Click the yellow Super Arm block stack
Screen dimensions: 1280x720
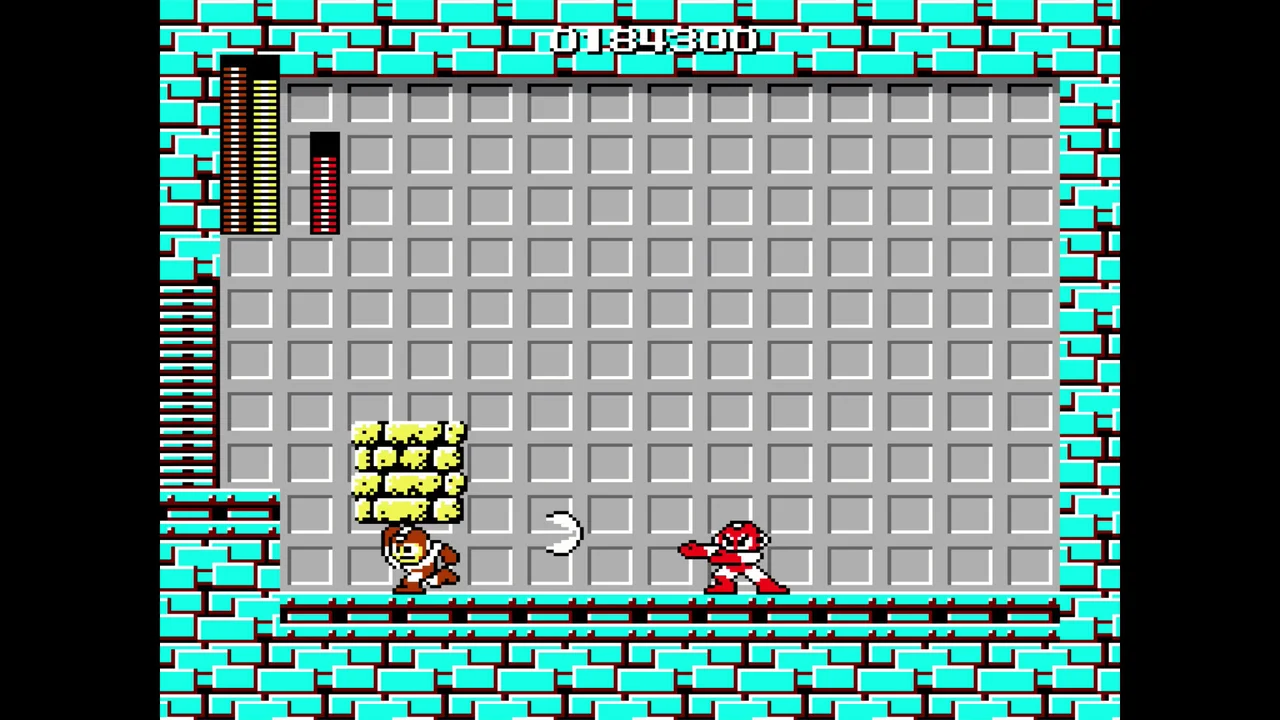tap(407, 470)
